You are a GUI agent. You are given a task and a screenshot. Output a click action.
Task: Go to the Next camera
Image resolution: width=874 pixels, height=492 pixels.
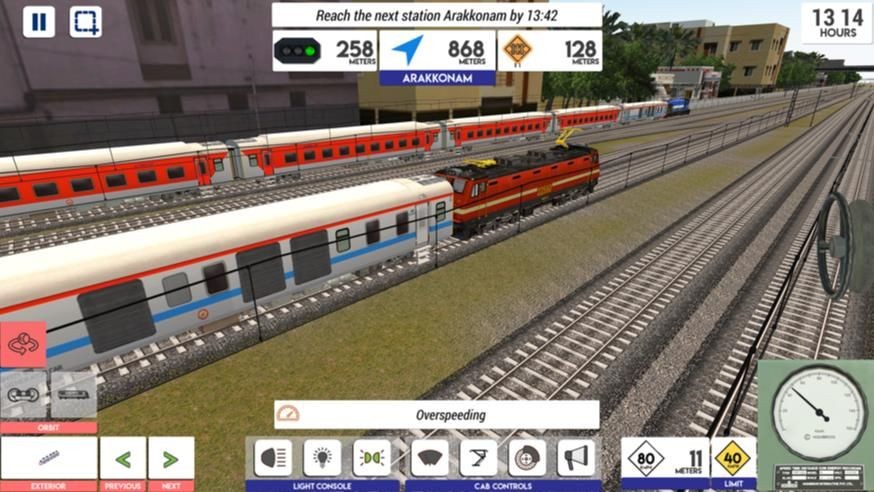tap(171, 459)
